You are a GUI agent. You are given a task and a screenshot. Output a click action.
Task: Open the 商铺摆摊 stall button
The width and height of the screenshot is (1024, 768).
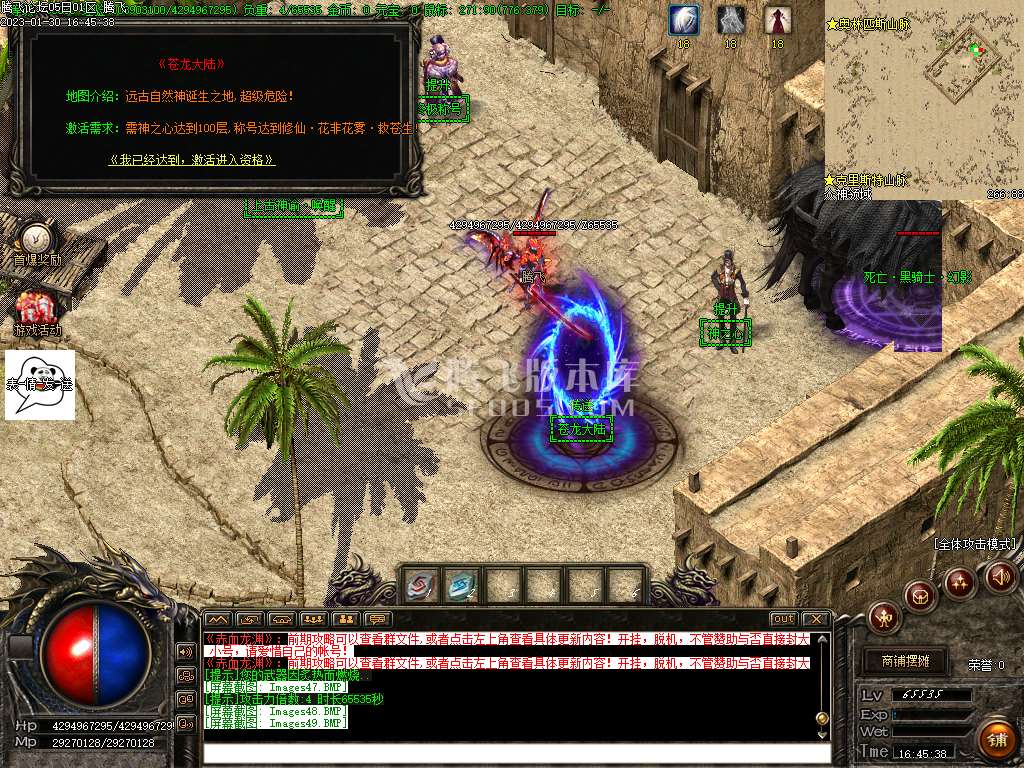point(905,661)
